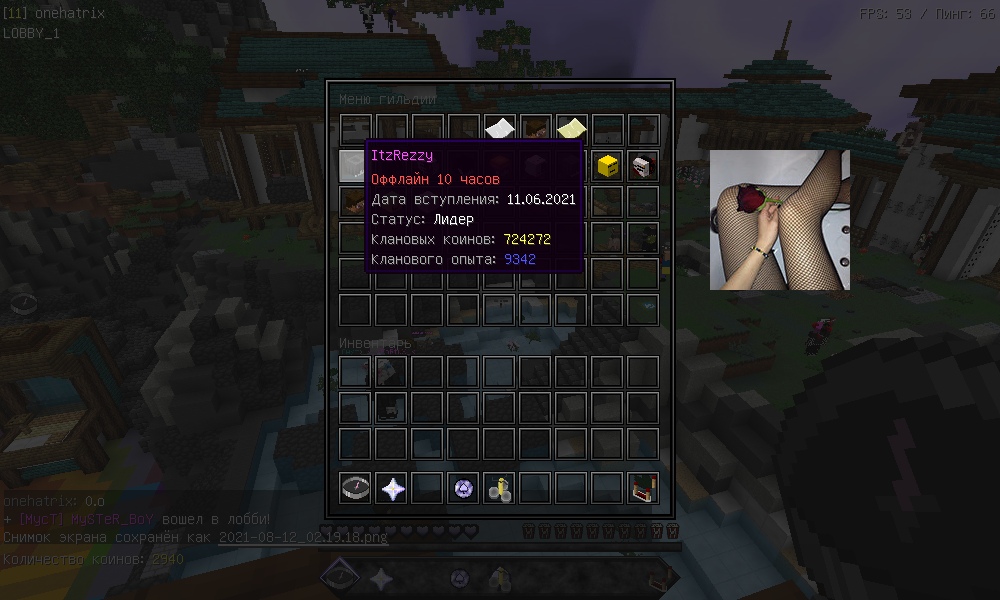Choose the white and red member head

pyautogui.click(x=642, y=166)
